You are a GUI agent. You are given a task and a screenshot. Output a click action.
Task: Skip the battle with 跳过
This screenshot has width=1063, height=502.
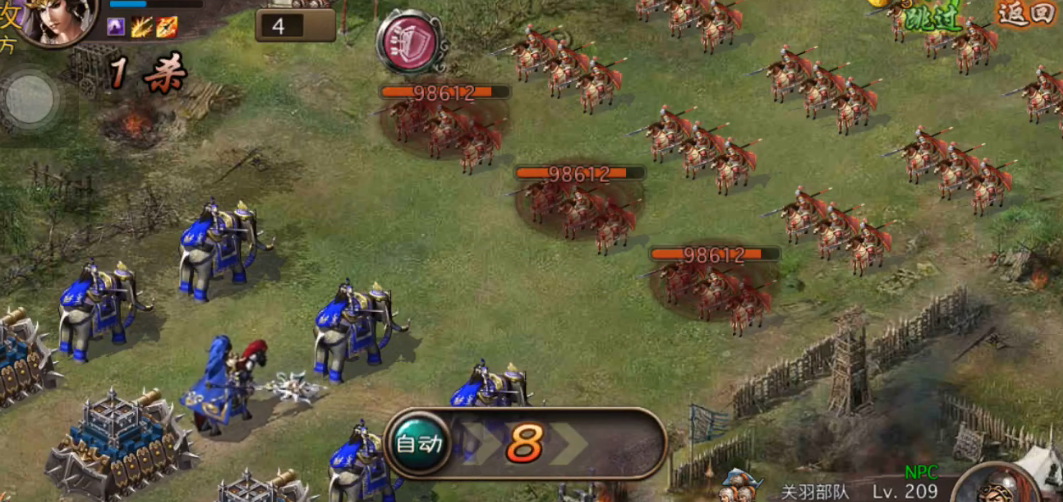[x=931, y=17]
